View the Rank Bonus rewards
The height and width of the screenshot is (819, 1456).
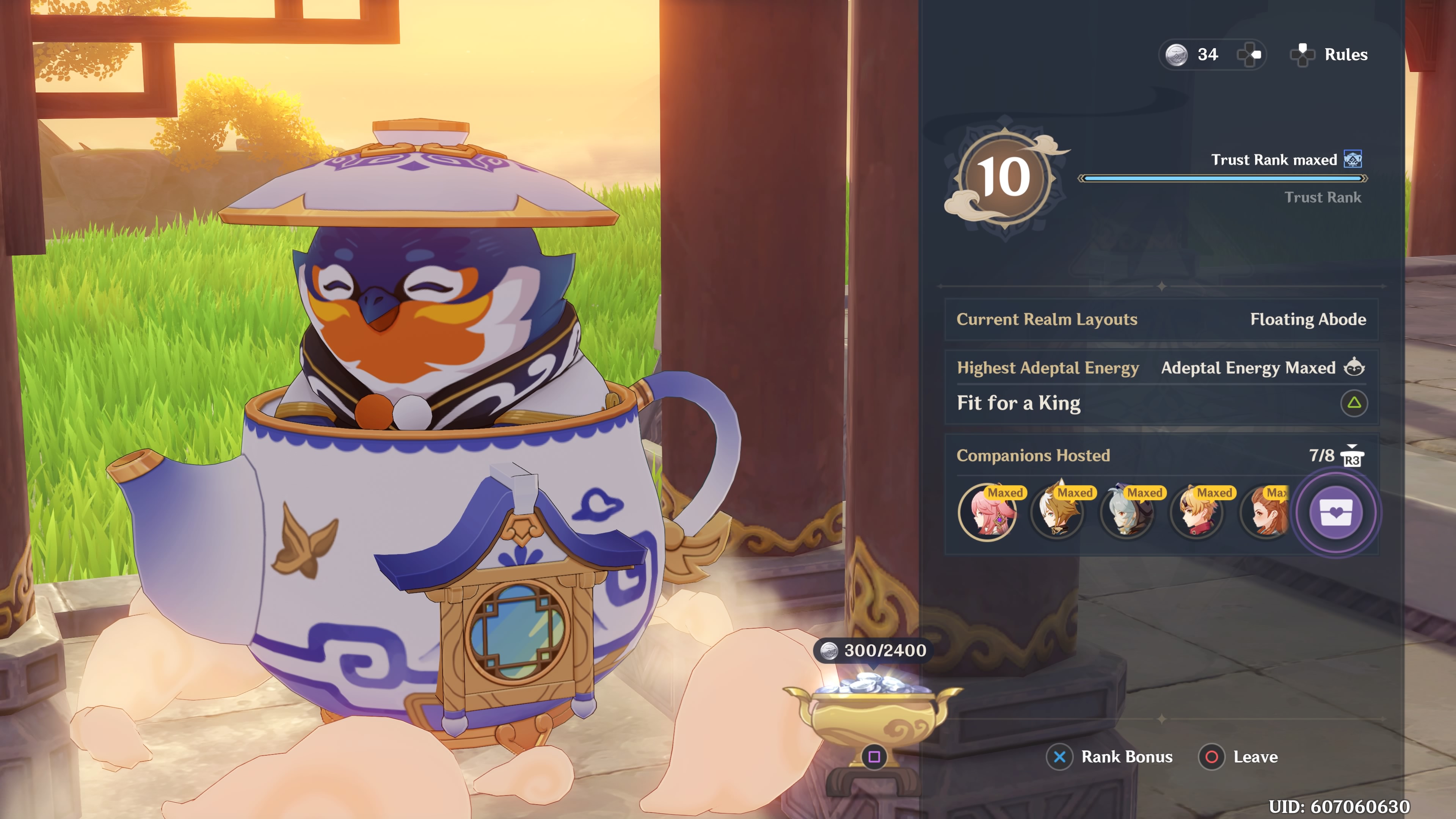[x=1110, y=757]
